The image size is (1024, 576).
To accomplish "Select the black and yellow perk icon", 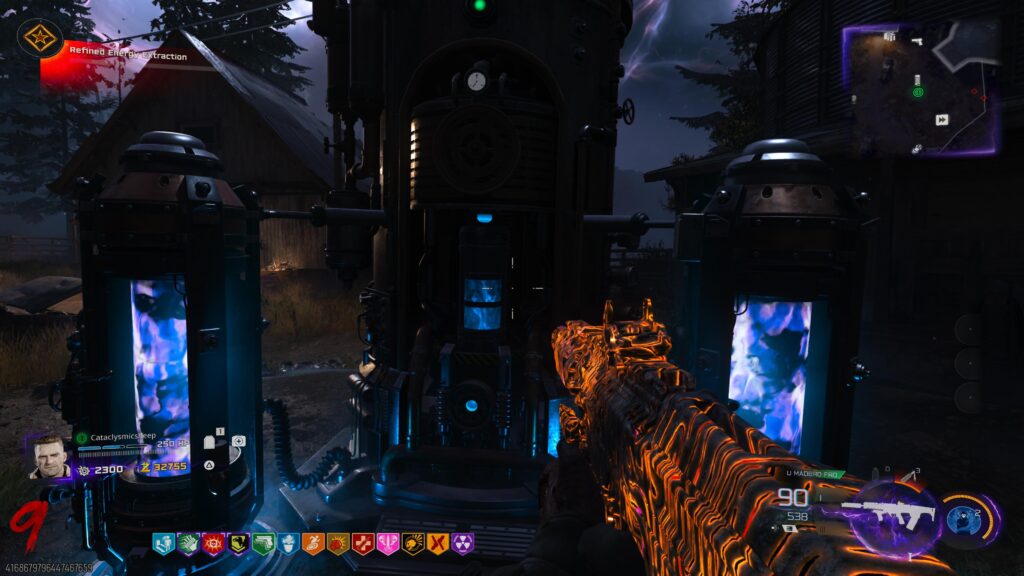I will click(x=238, y=544).
